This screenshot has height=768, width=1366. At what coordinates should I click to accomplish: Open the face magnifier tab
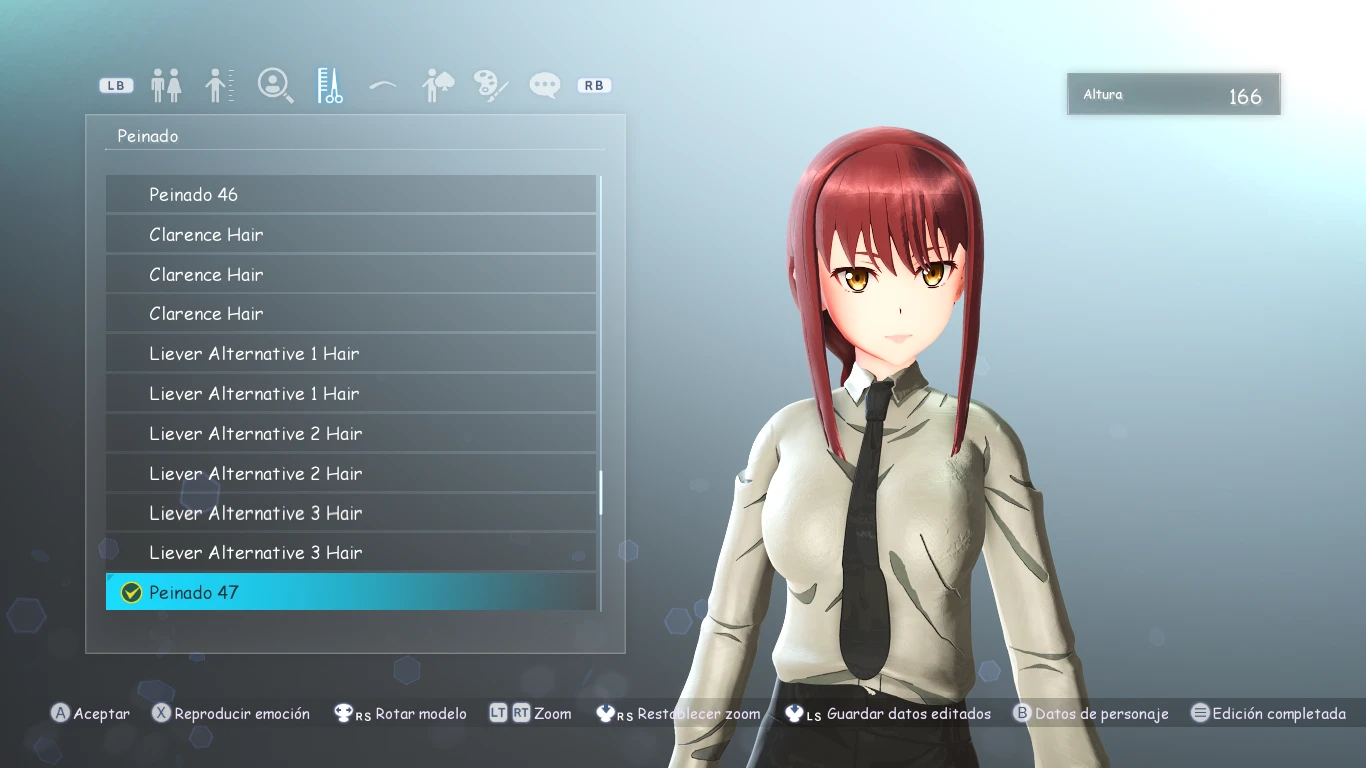274,86
